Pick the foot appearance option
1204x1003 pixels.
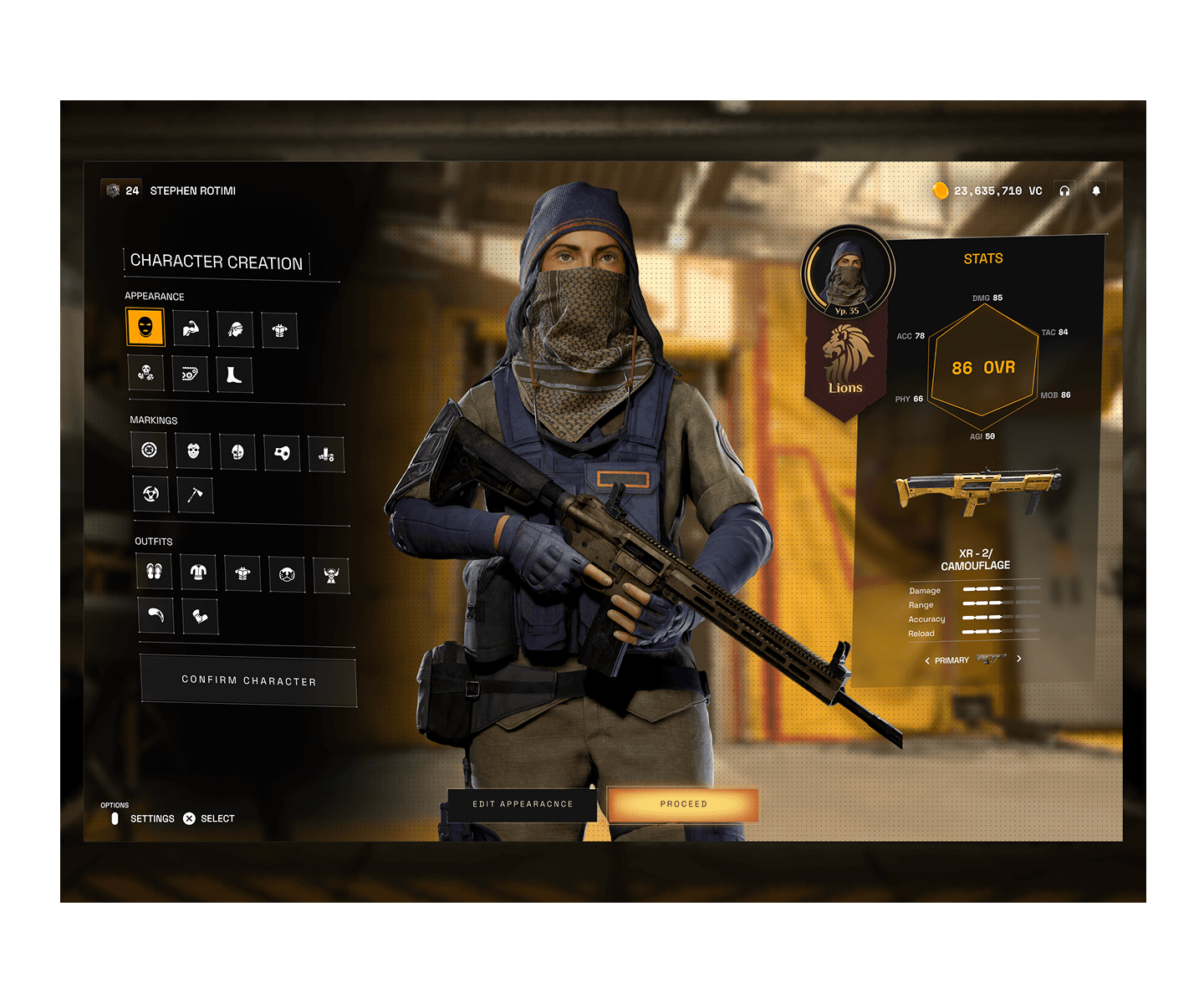tap(234, 374)
